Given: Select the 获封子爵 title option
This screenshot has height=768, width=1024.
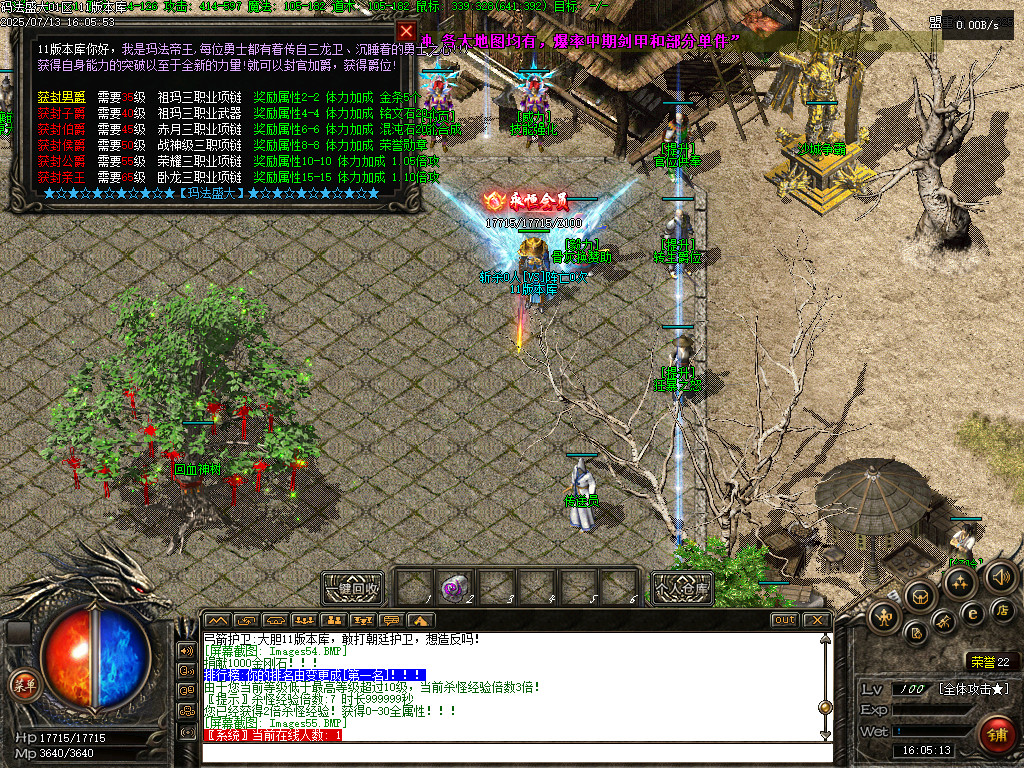Looking at the screenshot, I should (x=62, y=114).
